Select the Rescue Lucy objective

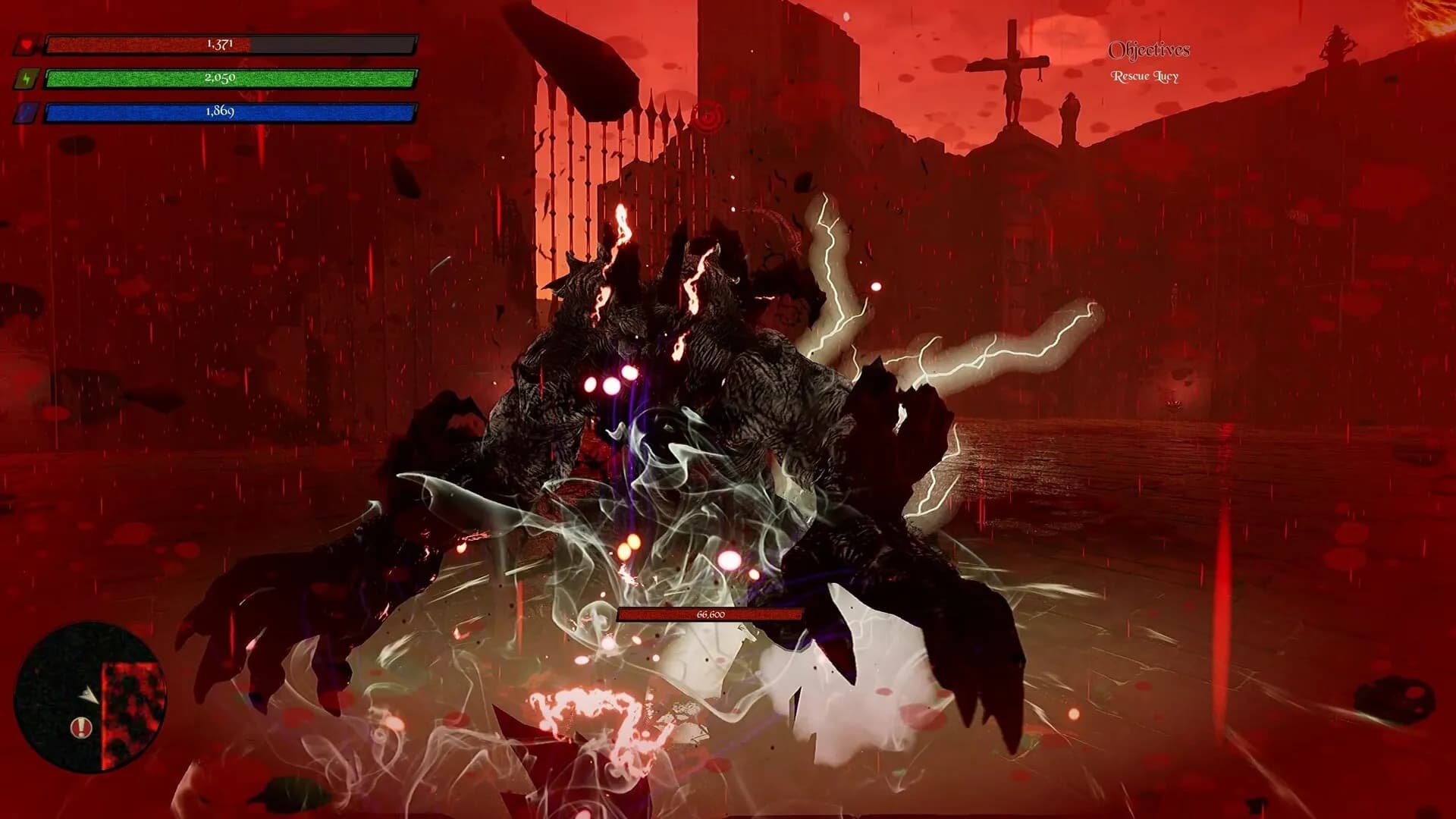[1144, 77]
